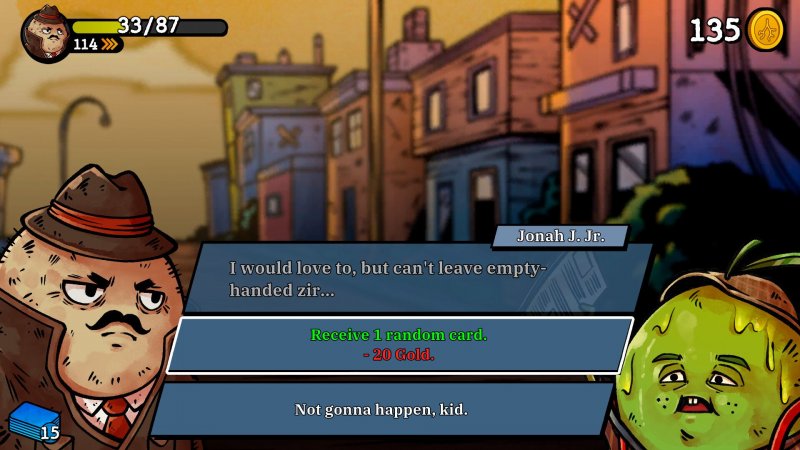Click the potato detective portrait icon
This screenshot has width=800, height=450.
point(45,34)
